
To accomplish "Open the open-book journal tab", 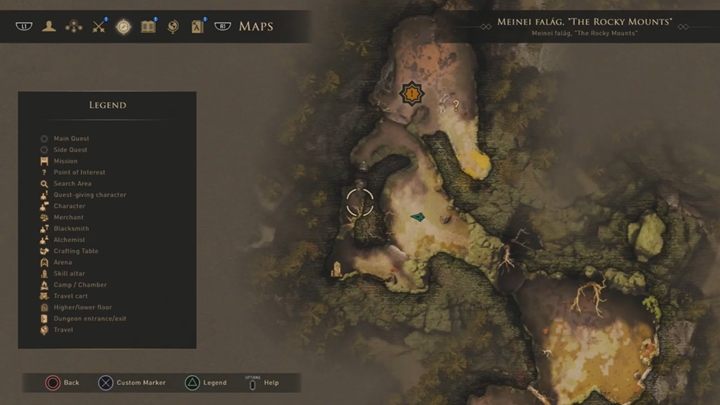I will pos(149,26).
